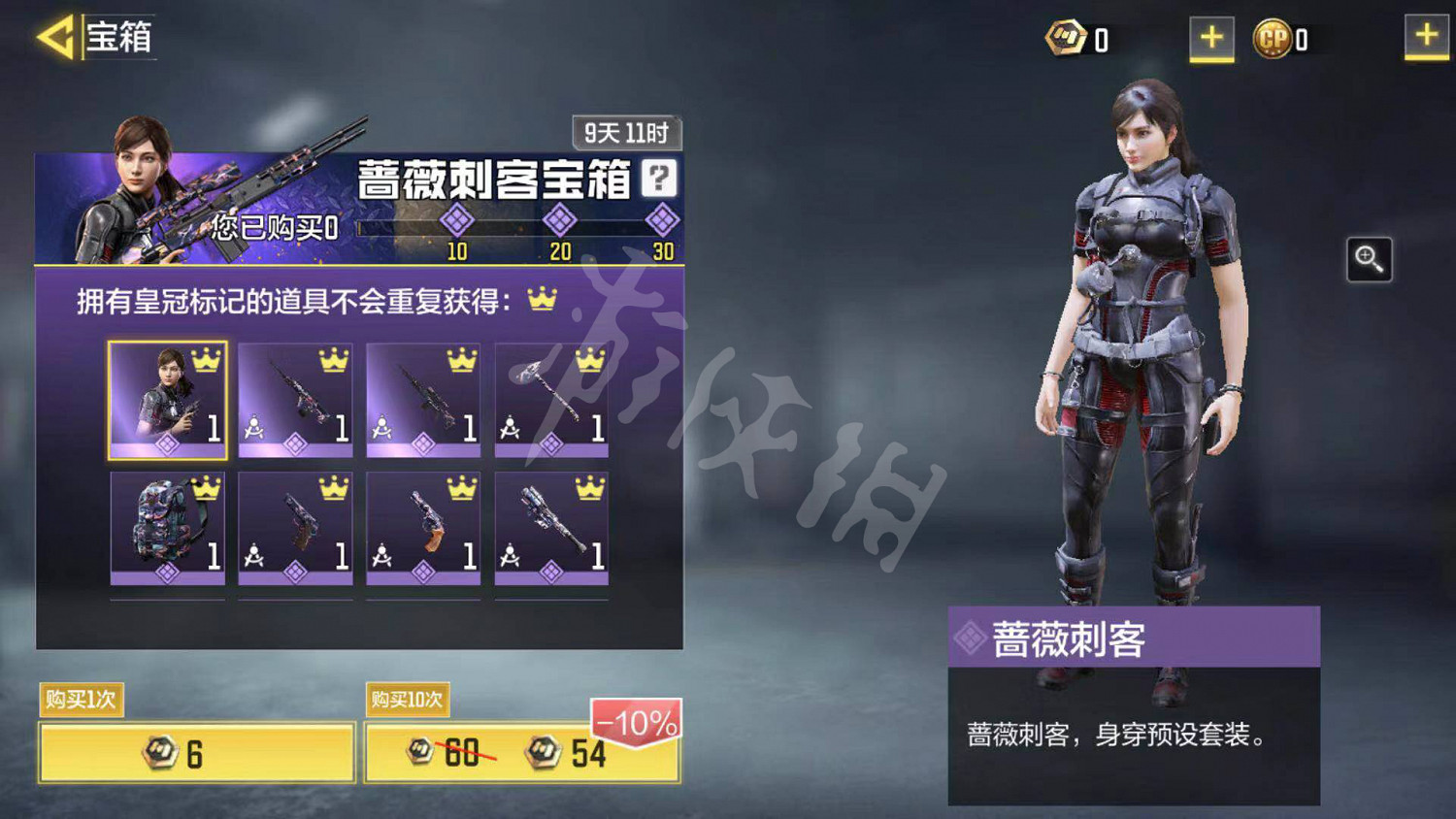Select the pistol skin thumbnail in the bottom row

point(295,529)
